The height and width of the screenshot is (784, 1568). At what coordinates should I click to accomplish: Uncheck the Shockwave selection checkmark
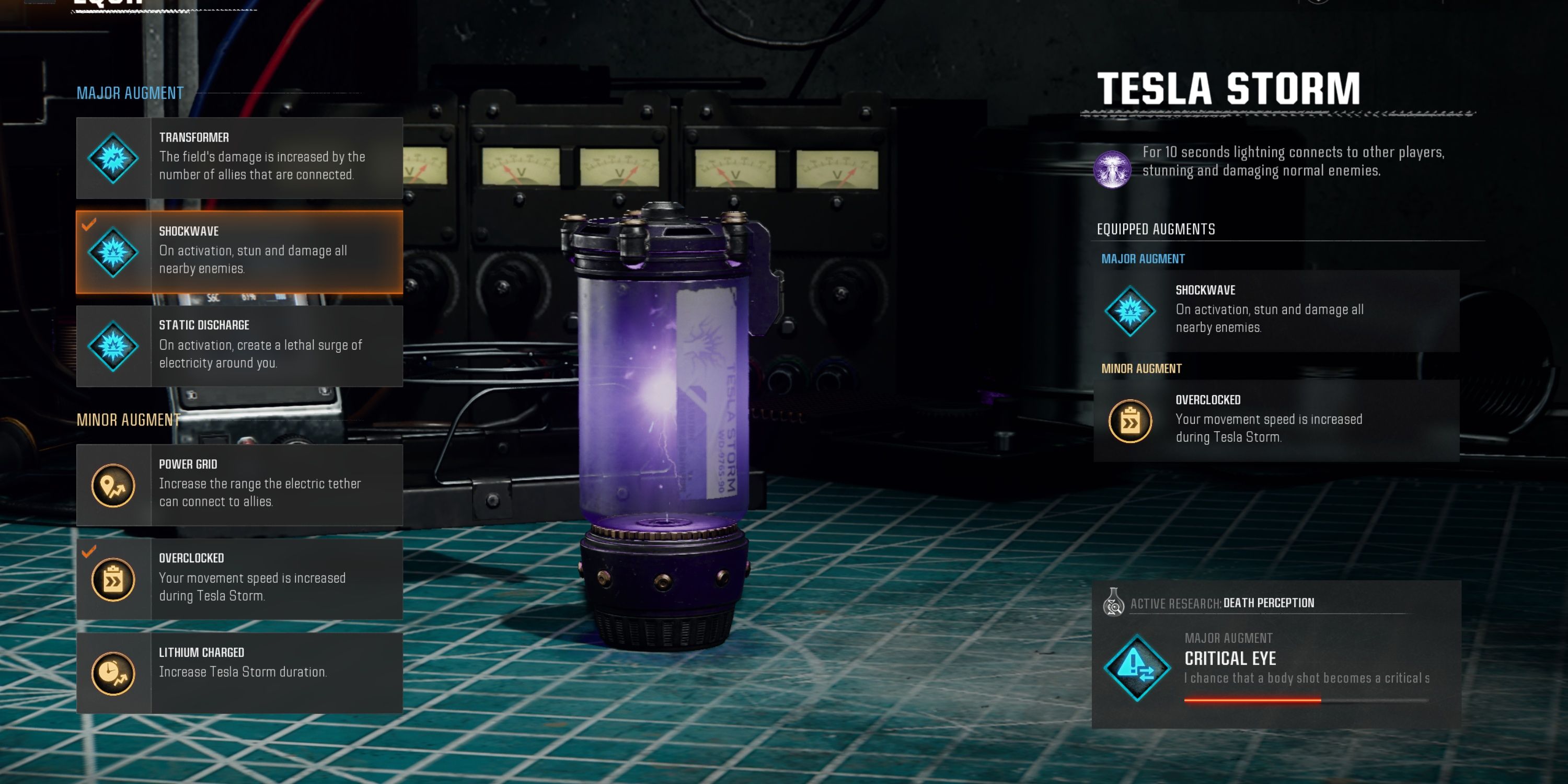(89, 226)
